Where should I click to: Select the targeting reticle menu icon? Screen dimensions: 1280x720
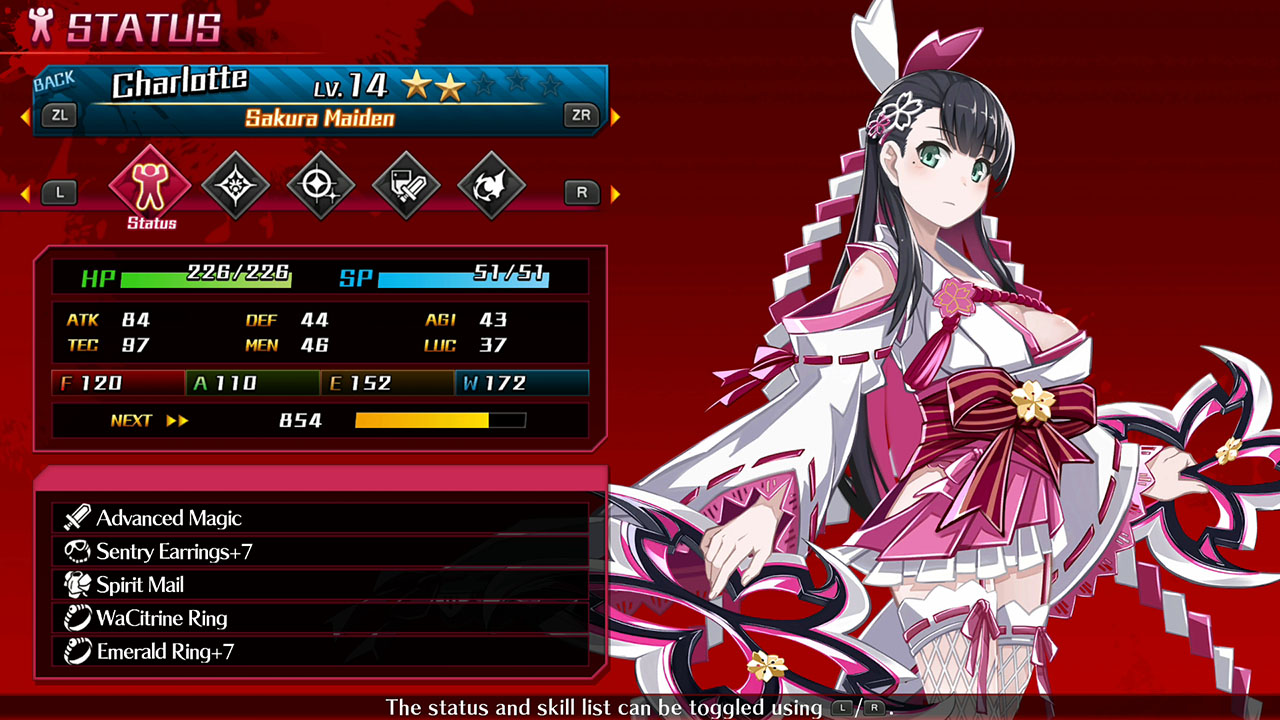click(321, 186)
